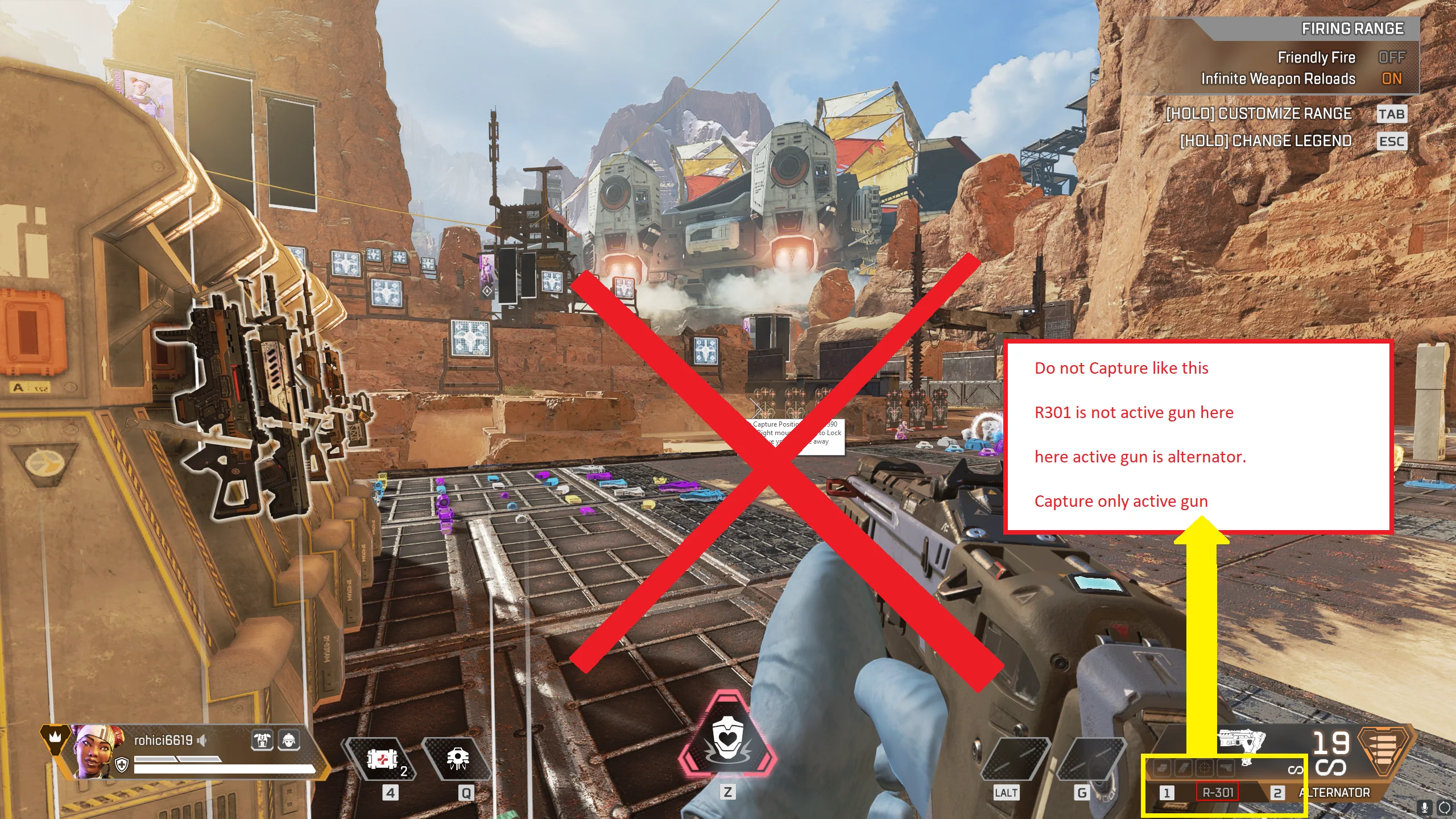Viewport: 1456px width, 819px height.
Task: Select the body armor icon
Action: (x=262, y=740)
